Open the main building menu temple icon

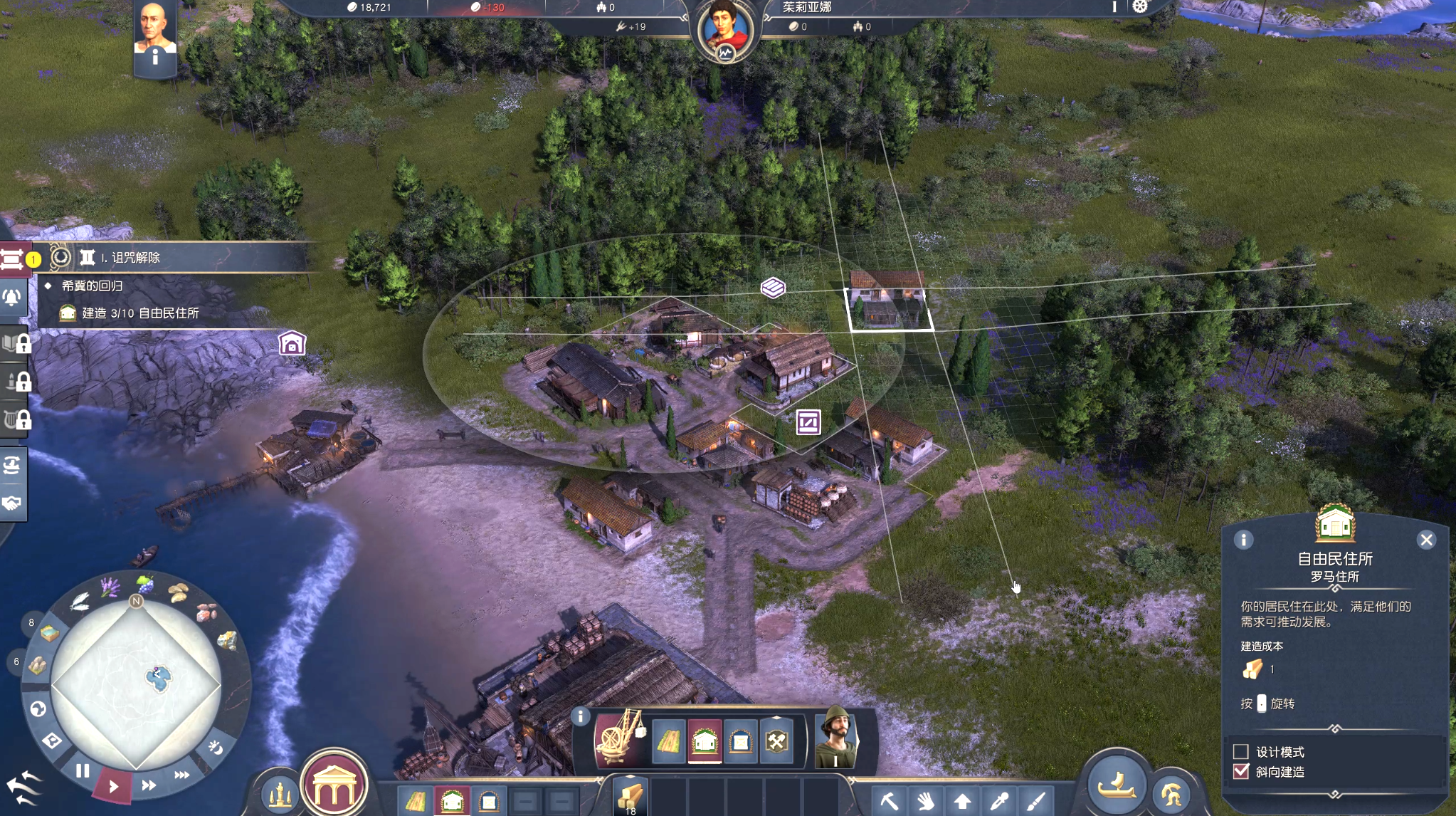[334, 785]
